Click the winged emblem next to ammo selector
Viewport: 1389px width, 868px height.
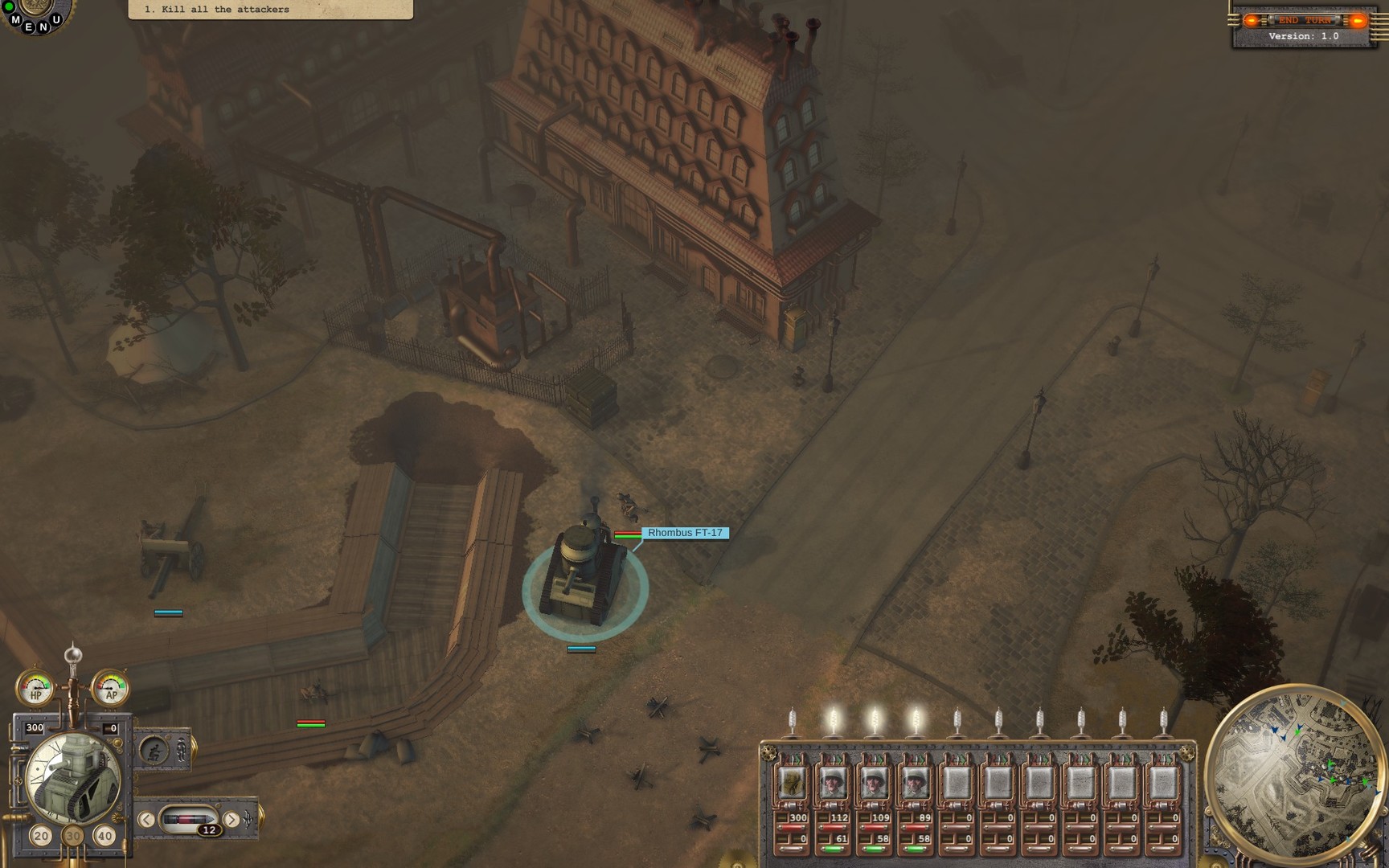(246, 817)
